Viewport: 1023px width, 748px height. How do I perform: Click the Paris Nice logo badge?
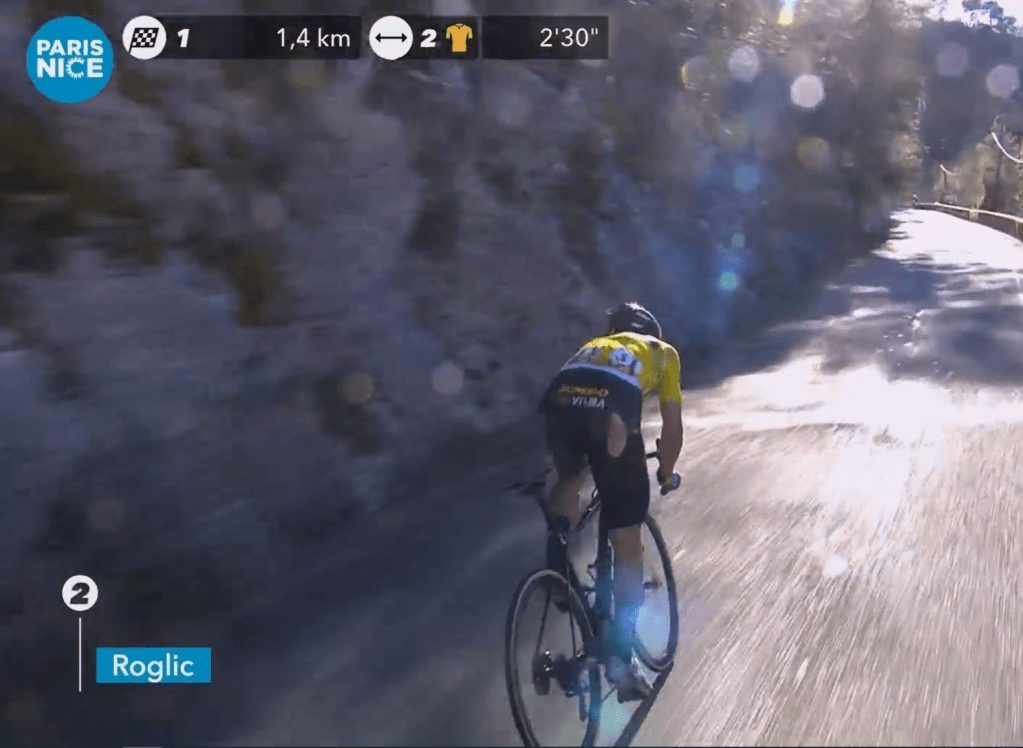tap(69, 59)
